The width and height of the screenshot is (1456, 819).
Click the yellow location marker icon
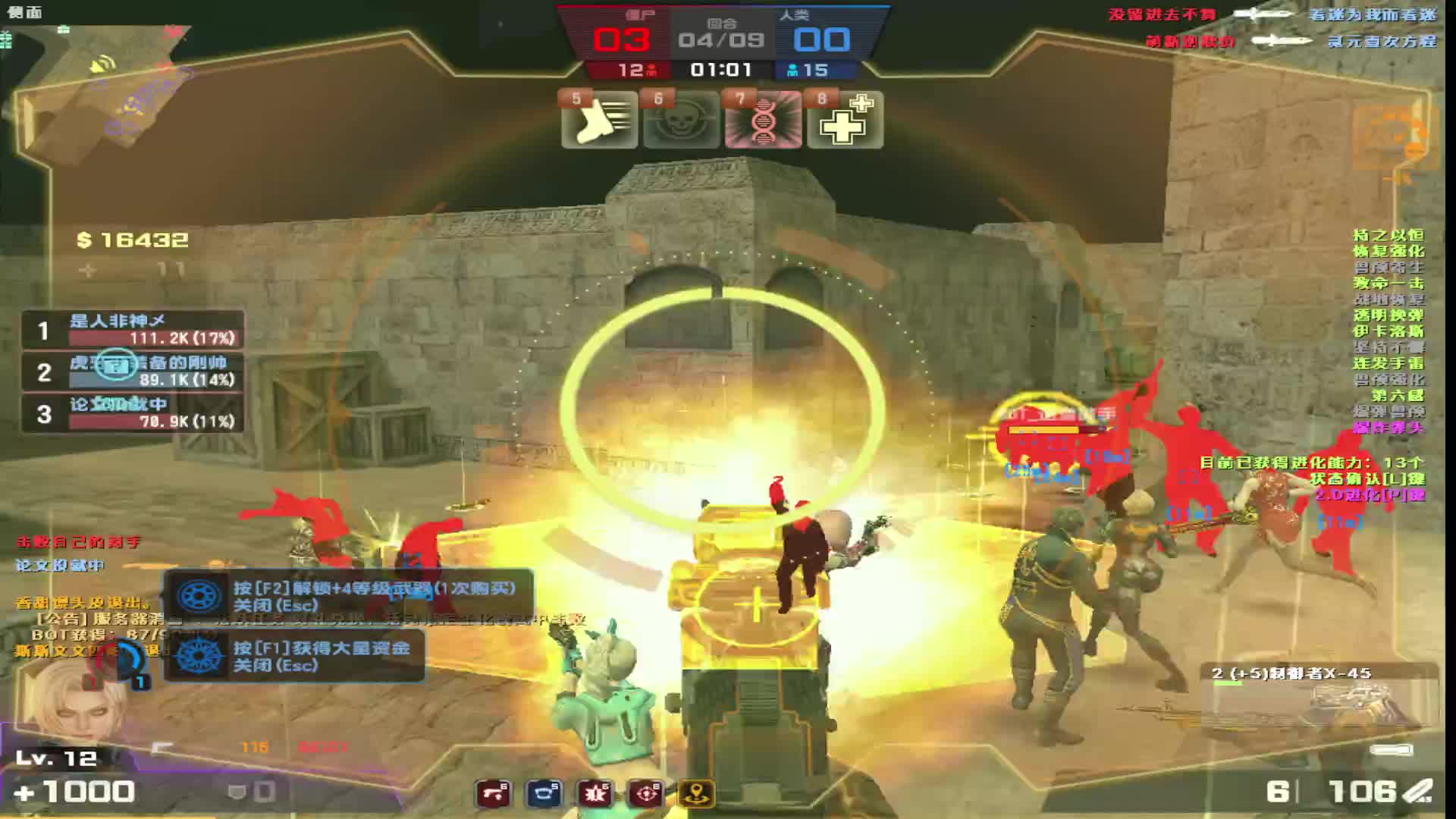(x=696, y=794)
